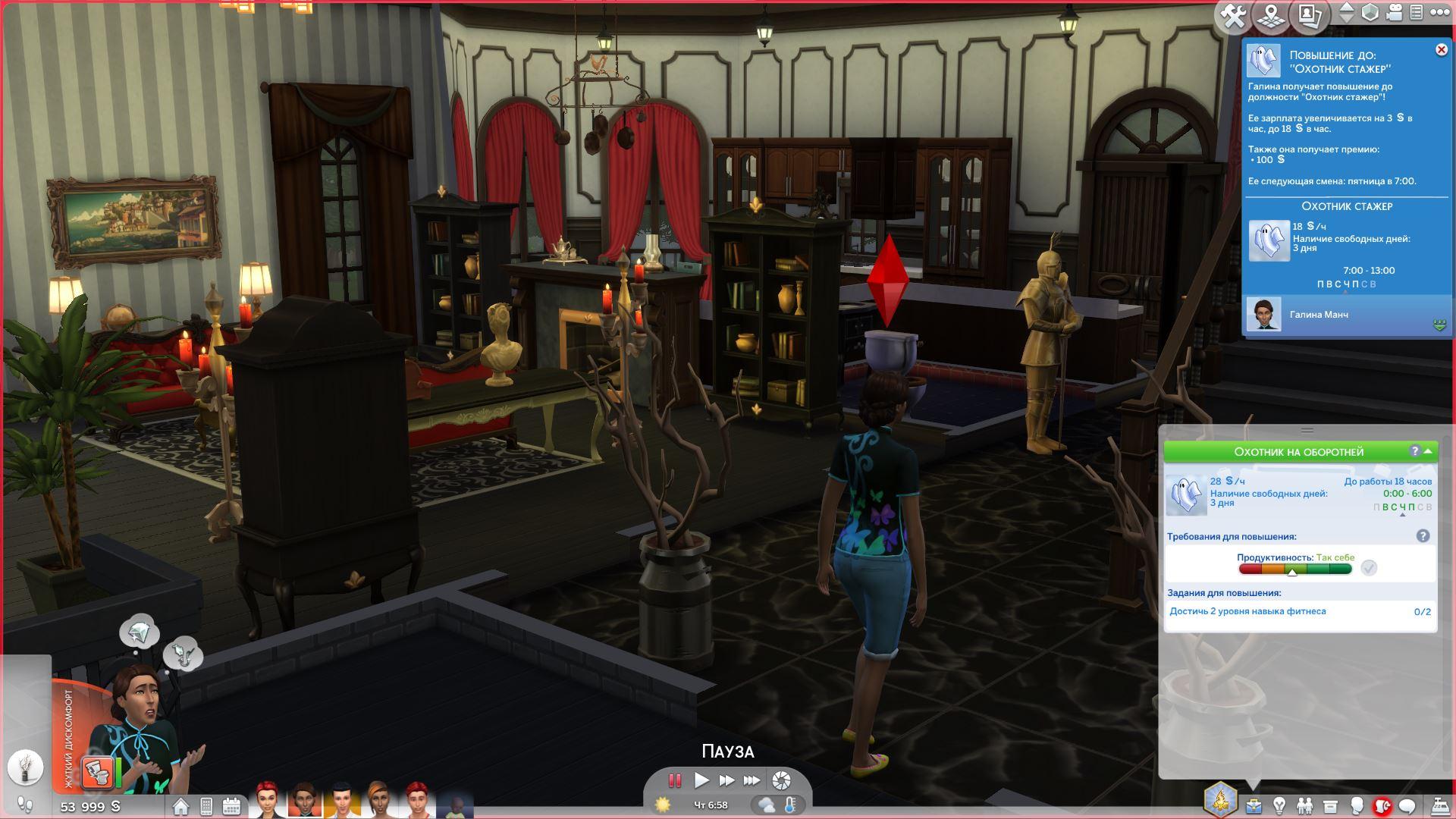The width and height of the screenshot is (1456, 819).
Task: Open the Skills lightbulb tab
Action: click(x=1279, y=805)
